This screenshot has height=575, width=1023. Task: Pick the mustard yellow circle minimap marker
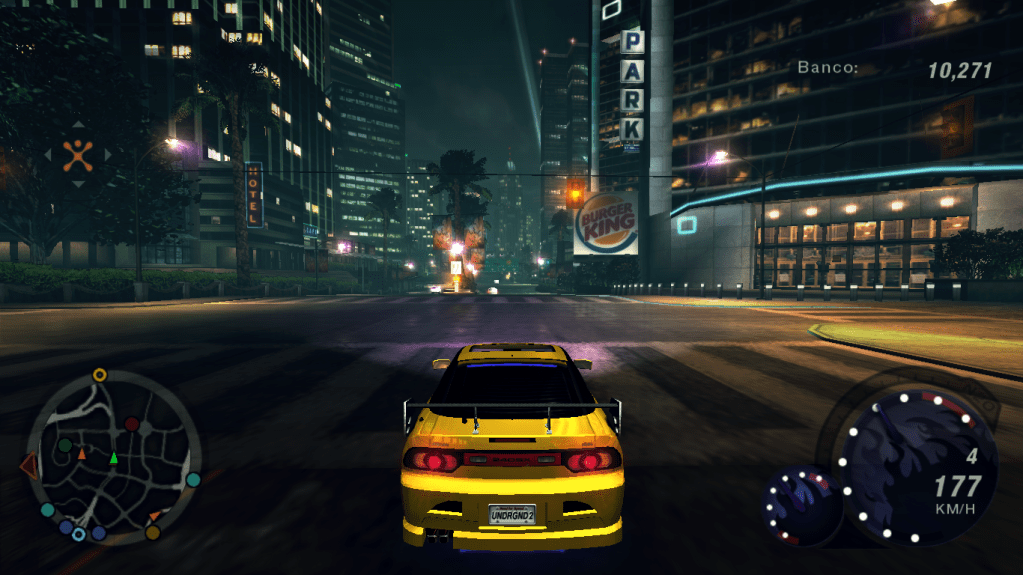pyautogui.click(x=153, y=532)
